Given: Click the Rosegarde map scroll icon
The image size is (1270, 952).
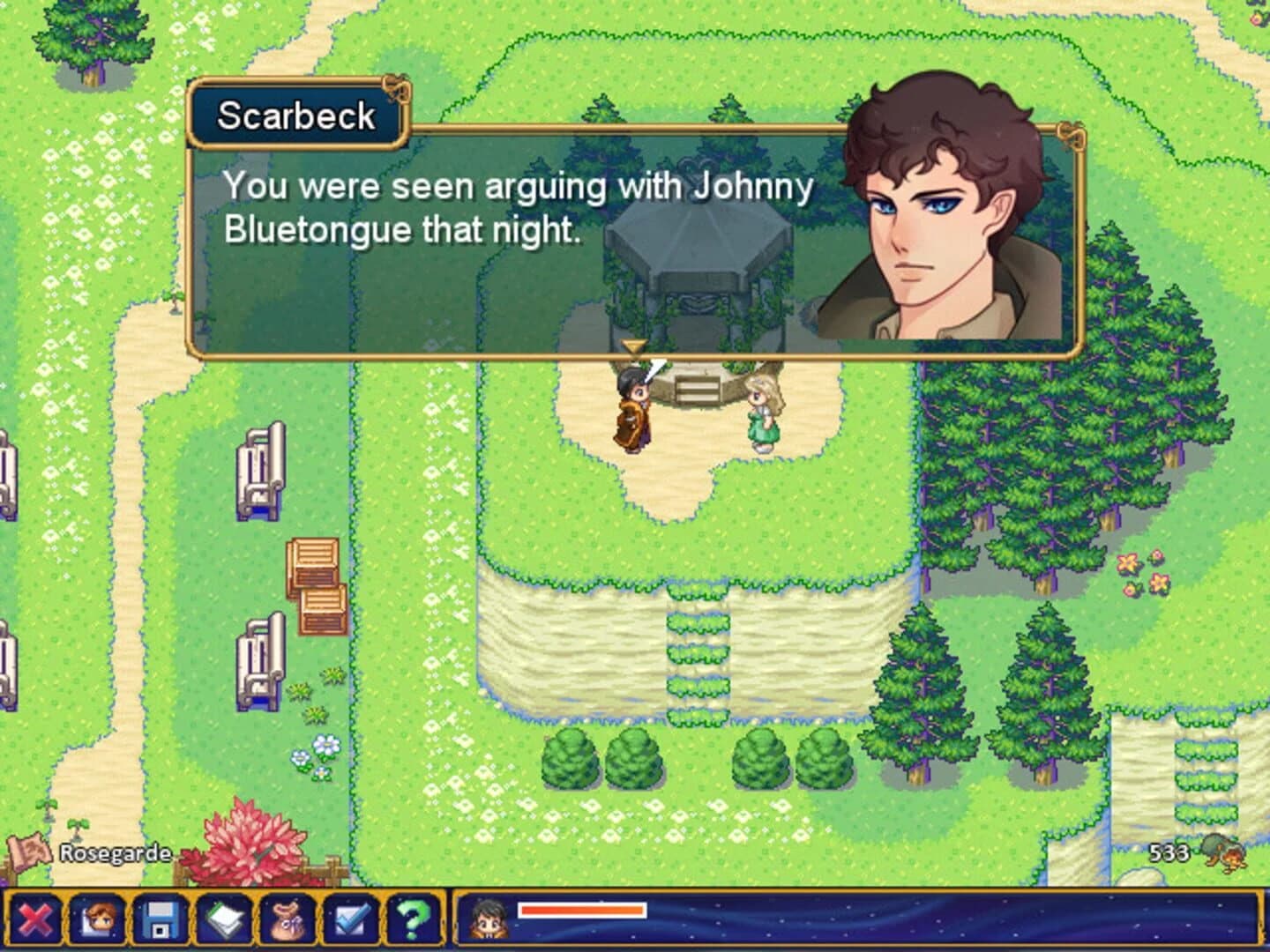Looking at the screenshot, I should (x=31, y=852).
